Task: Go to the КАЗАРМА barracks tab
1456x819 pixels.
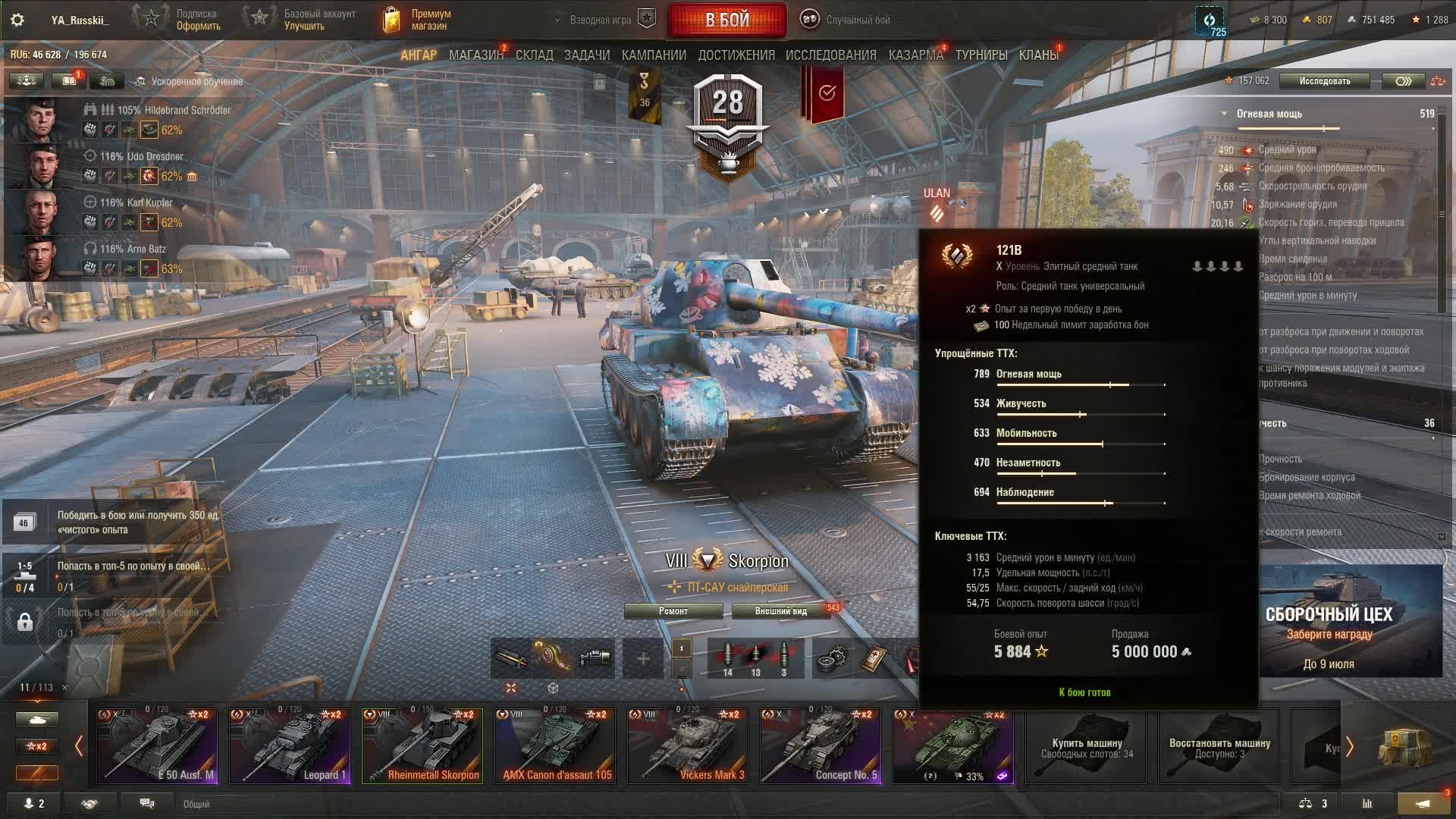Action: [x=915, y=55]
